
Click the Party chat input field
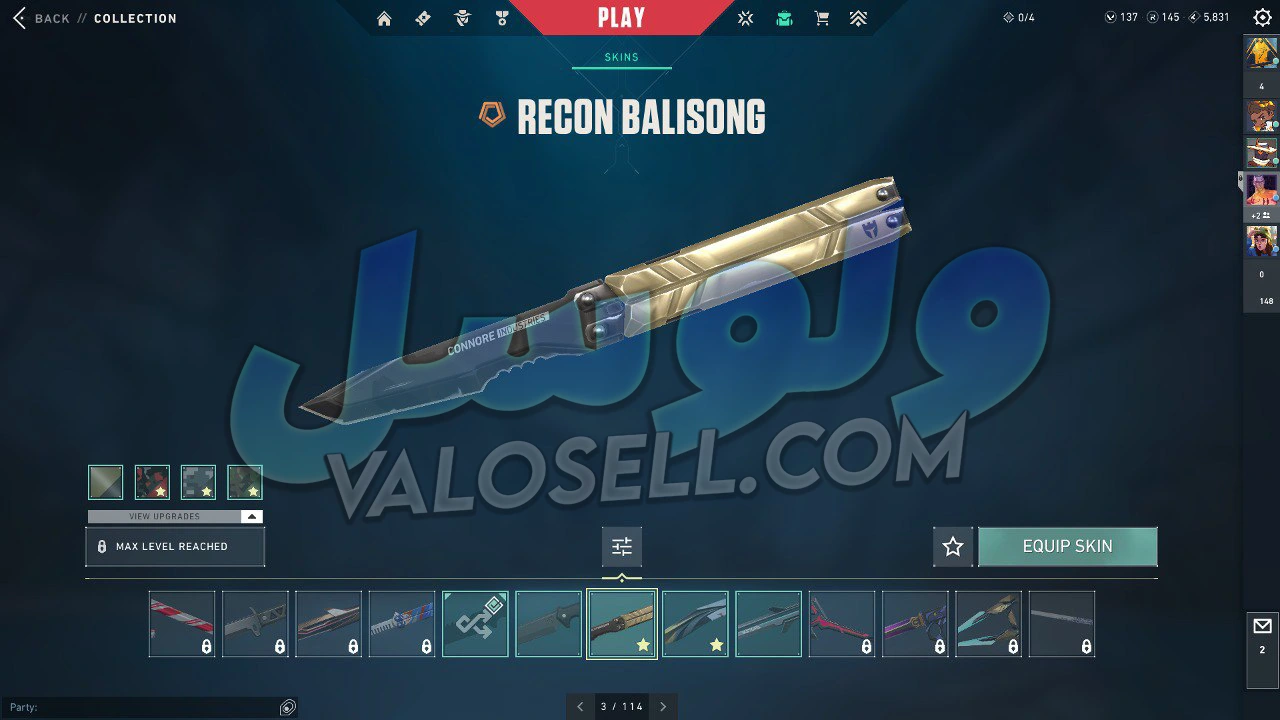140,707
